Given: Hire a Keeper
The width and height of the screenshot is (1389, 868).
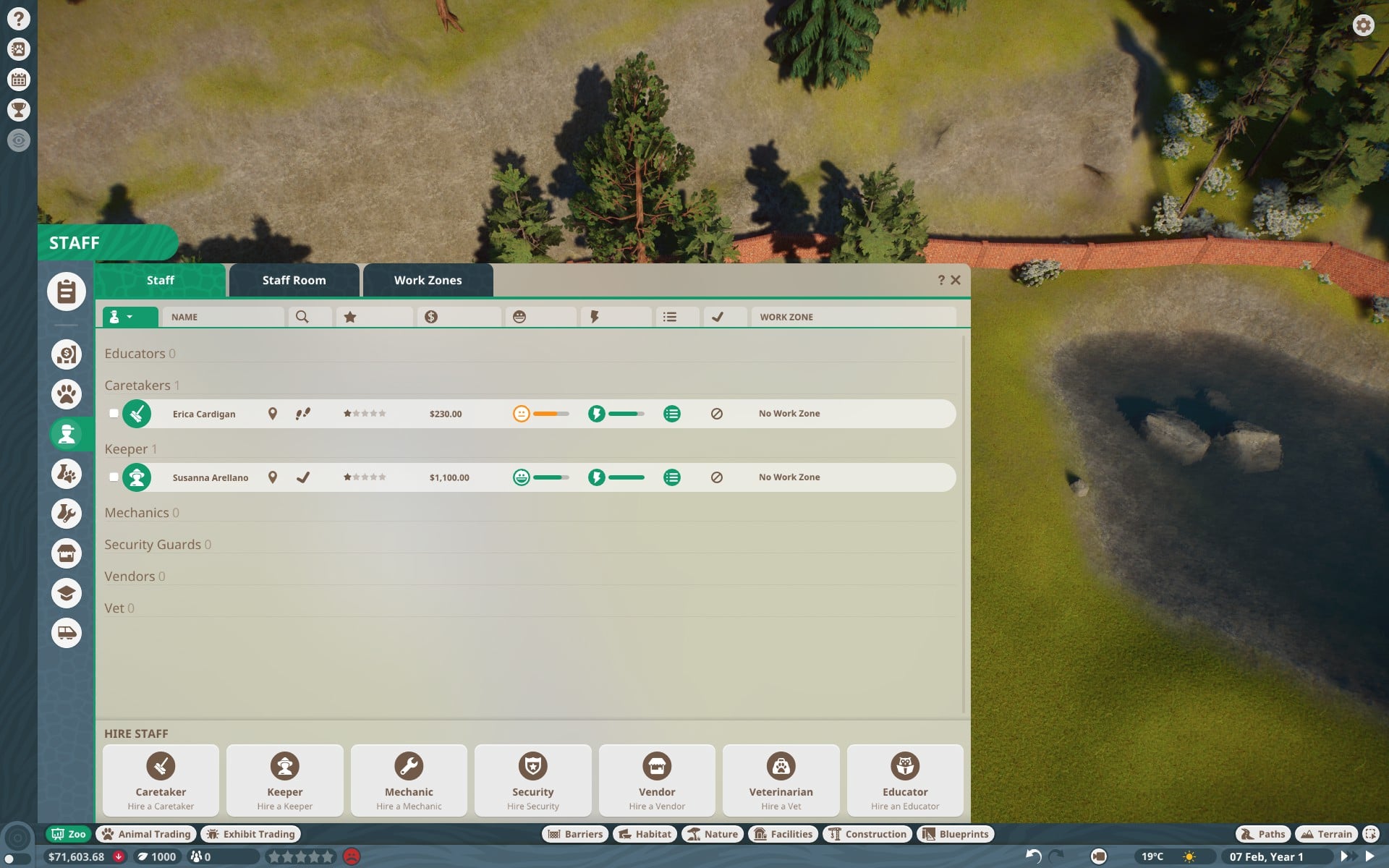Looking at the screenshot, I should 285,780.
